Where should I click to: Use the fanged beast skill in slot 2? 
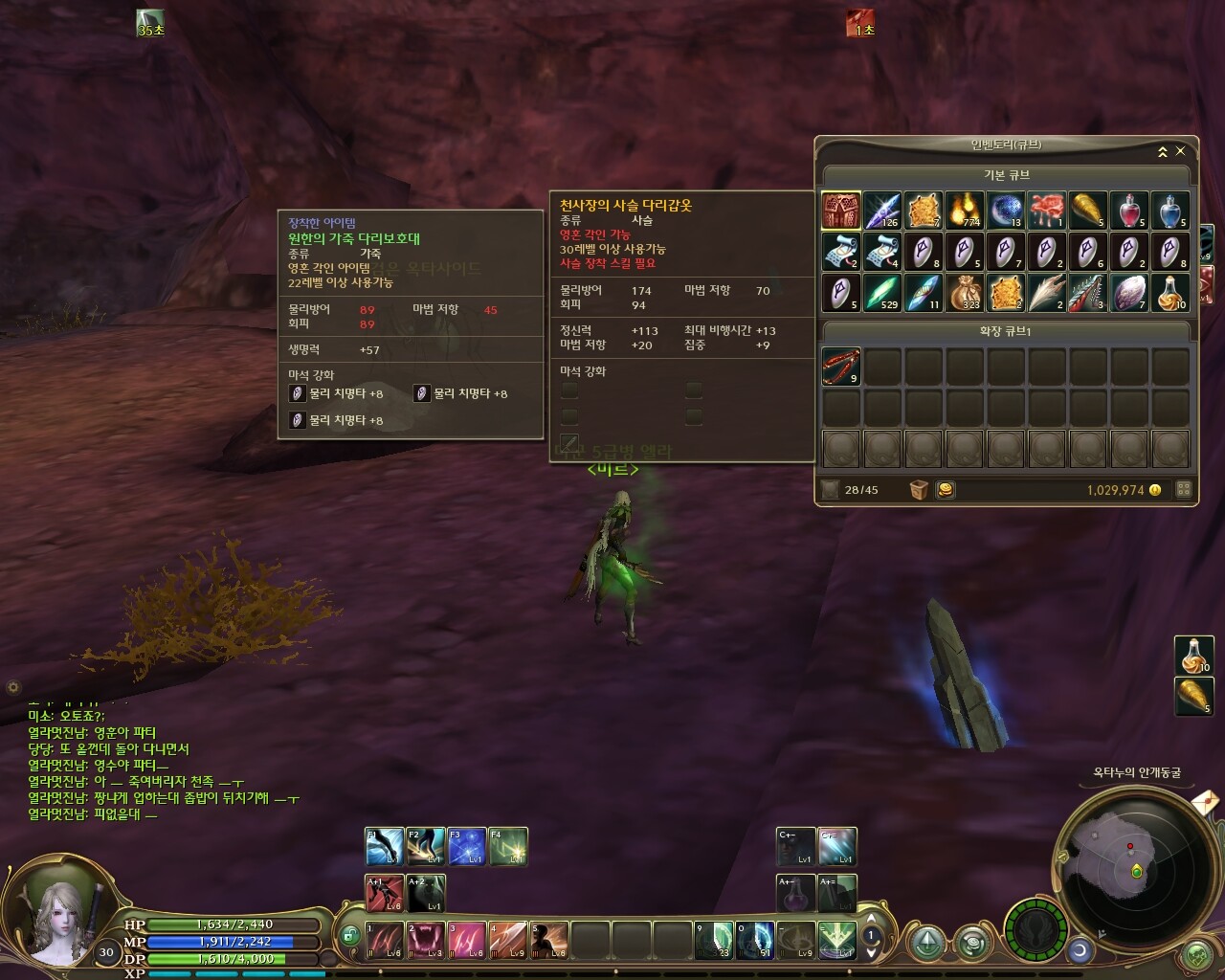coord(426,940)
